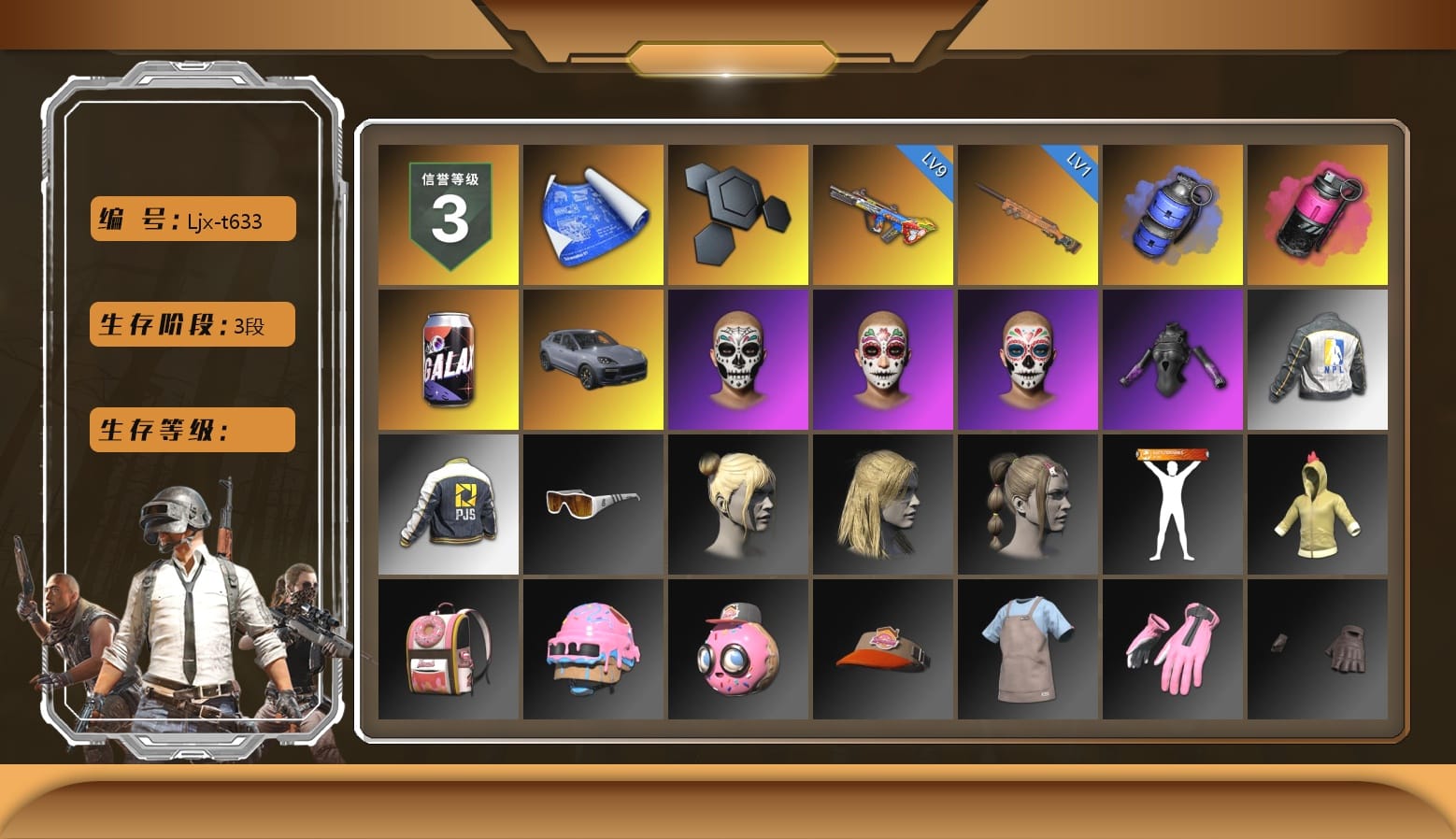Pick the PJS varsity jacket
This screenshot has width=1456, height=839.
point(449,505)
